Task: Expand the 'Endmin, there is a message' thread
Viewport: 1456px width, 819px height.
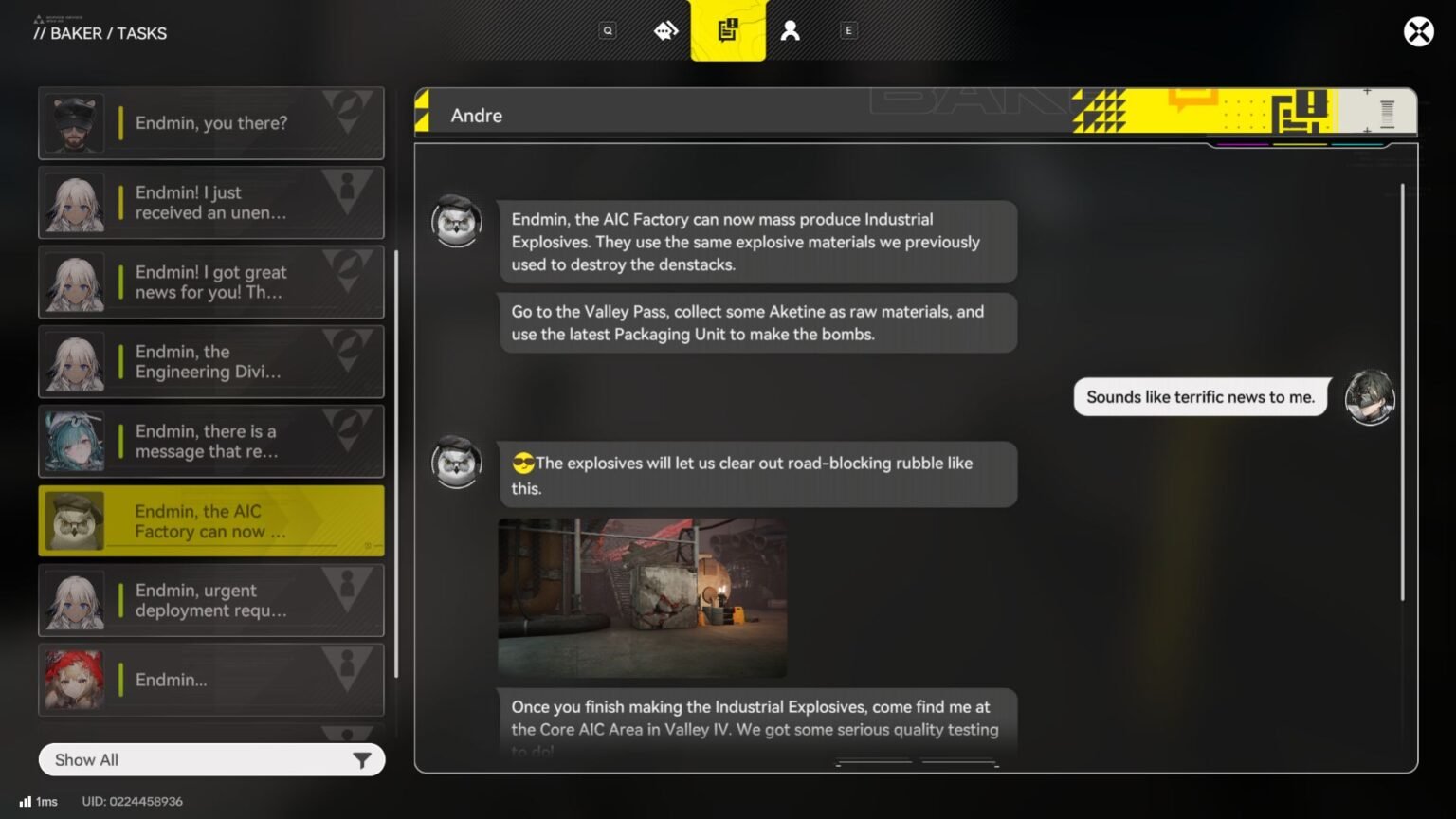Action: coord(210,441)
